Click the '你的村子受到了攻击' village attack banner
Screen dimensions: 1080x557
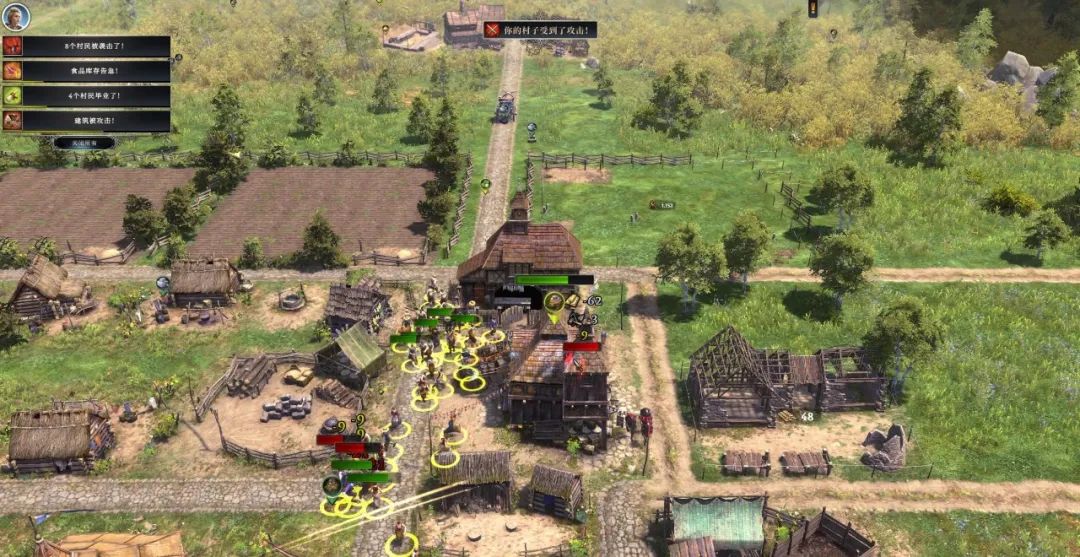pyautogui.click(x=540, y=30)
